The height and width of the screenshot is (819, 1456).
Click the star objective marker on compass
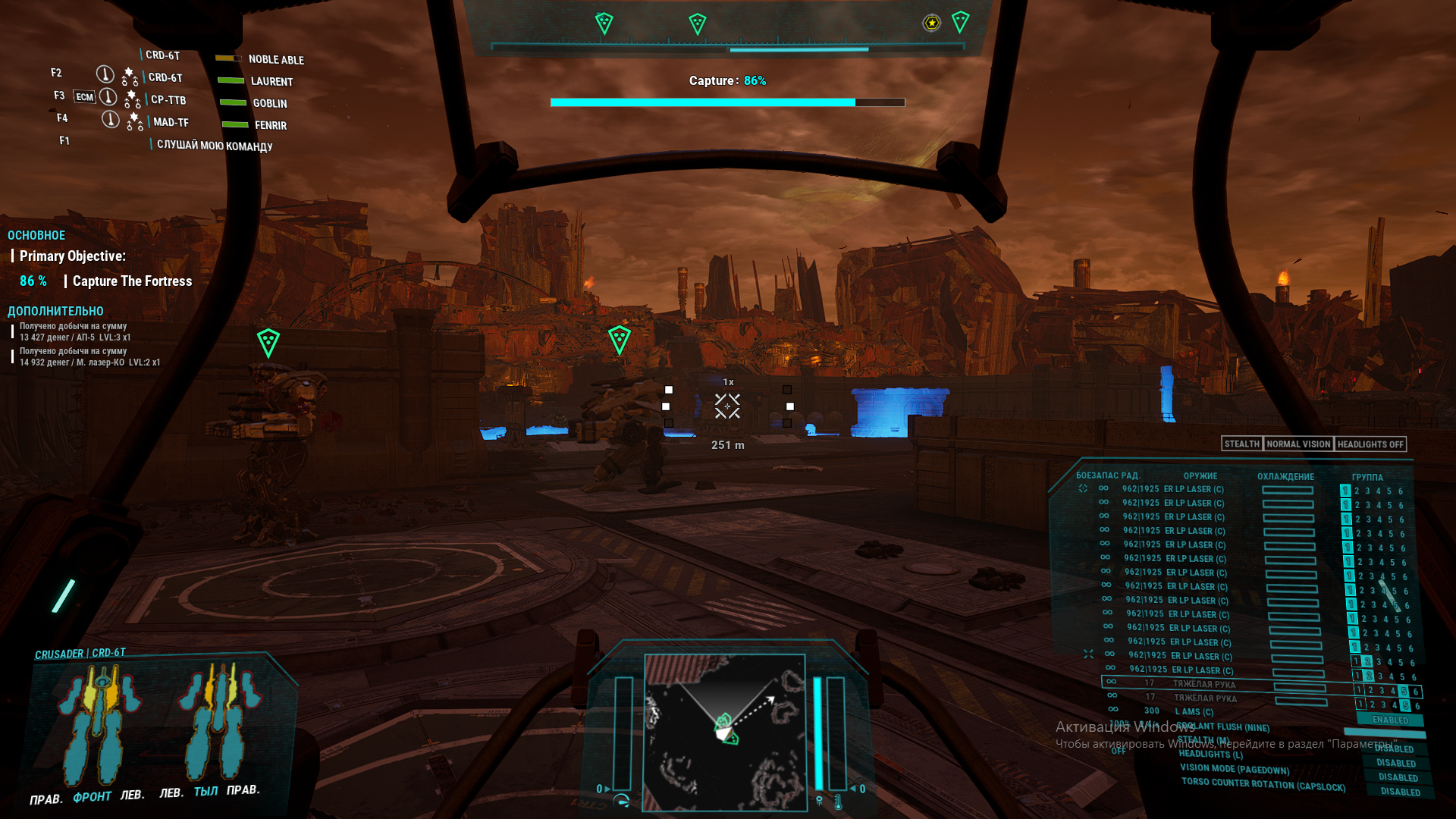point(931,23)
